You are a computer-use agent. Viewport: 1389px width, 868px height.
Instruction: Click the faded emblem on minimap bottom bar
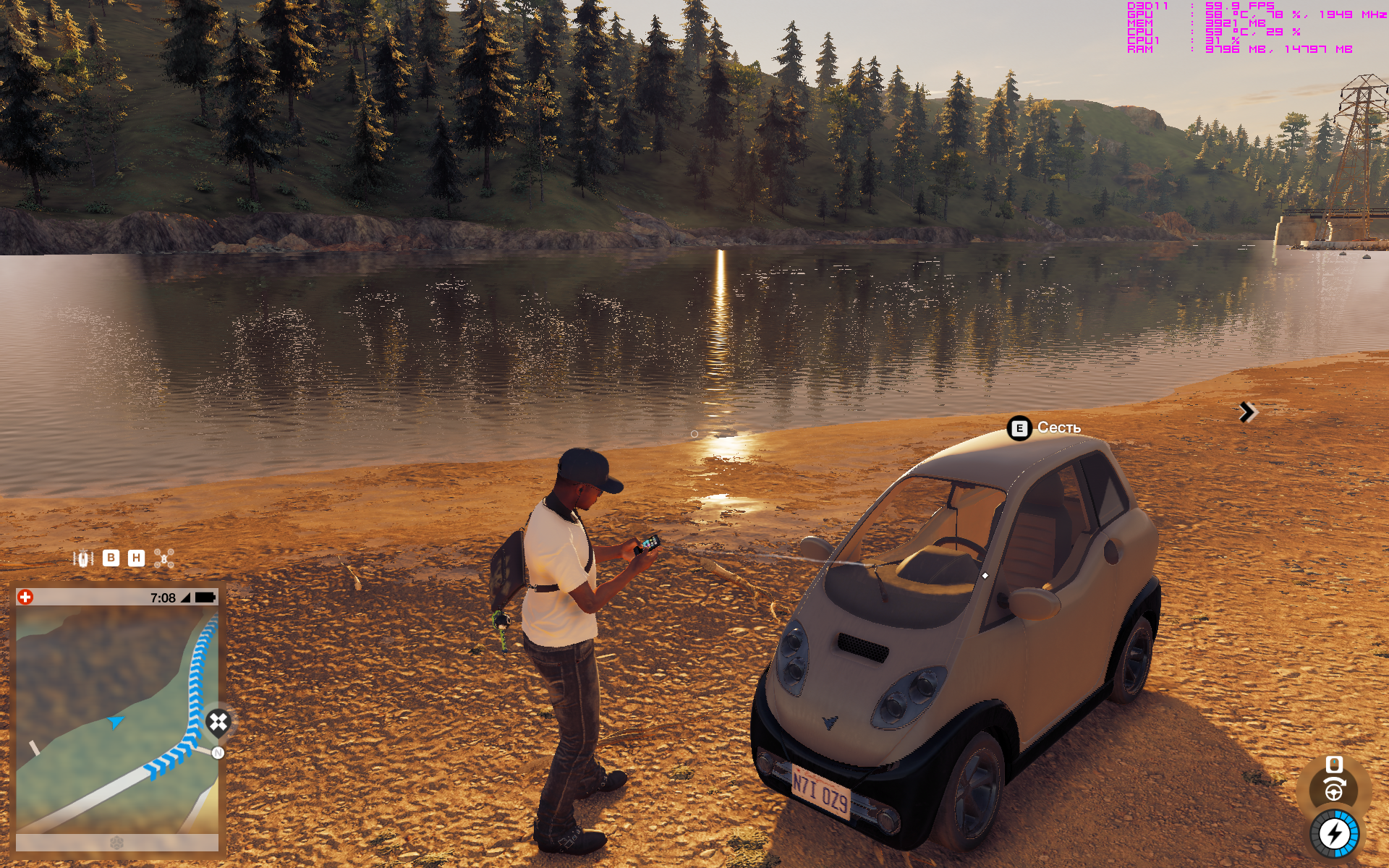click(116, 843)
